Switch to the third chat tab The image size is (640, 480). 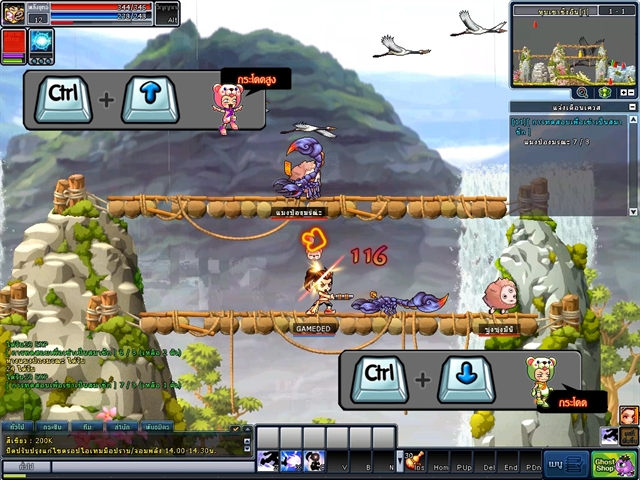tap(88, 426)
